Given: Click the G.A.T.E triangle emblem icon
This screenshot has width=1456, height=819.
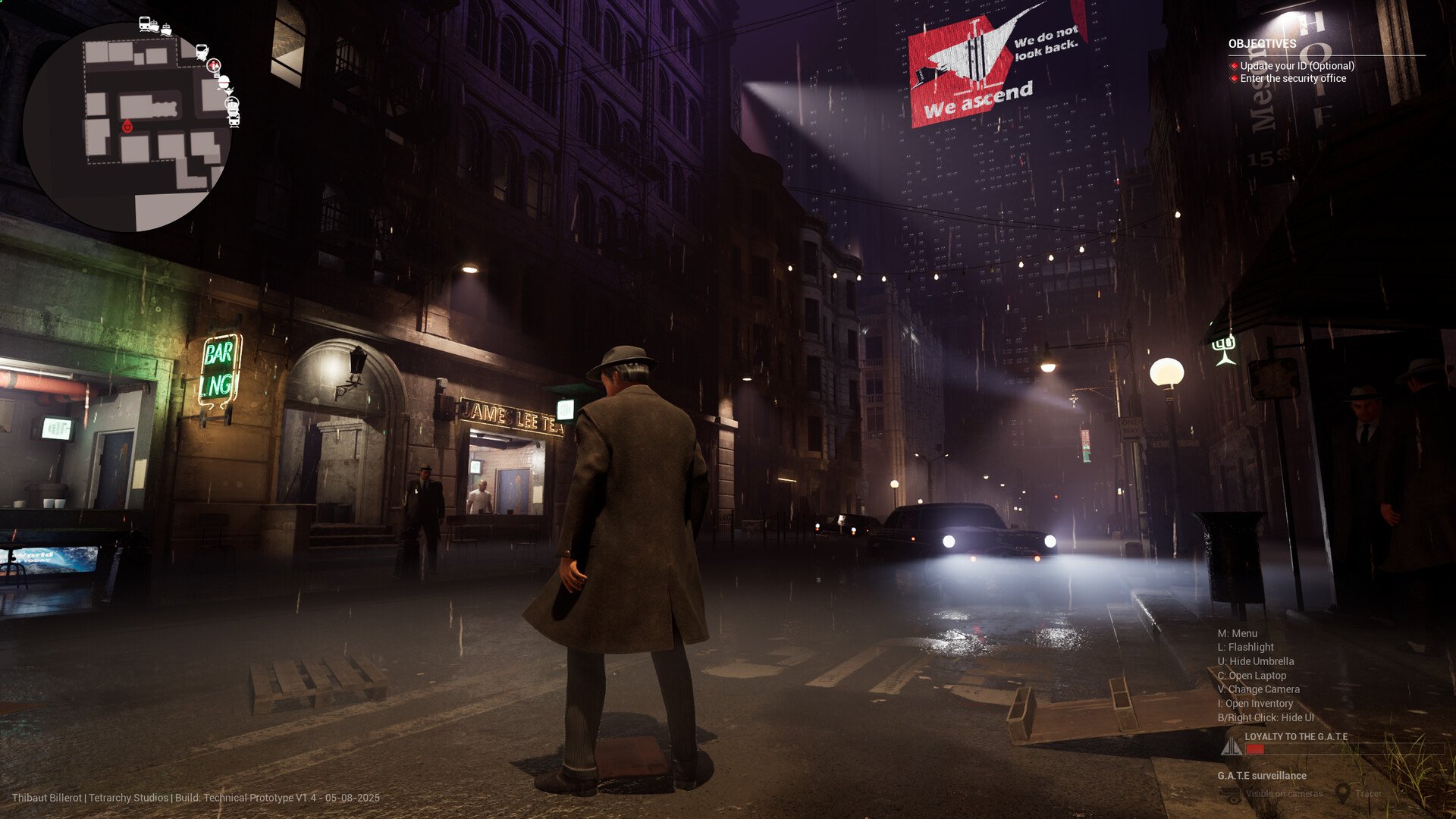Looking at the screenshot, I should point(1231,748).
